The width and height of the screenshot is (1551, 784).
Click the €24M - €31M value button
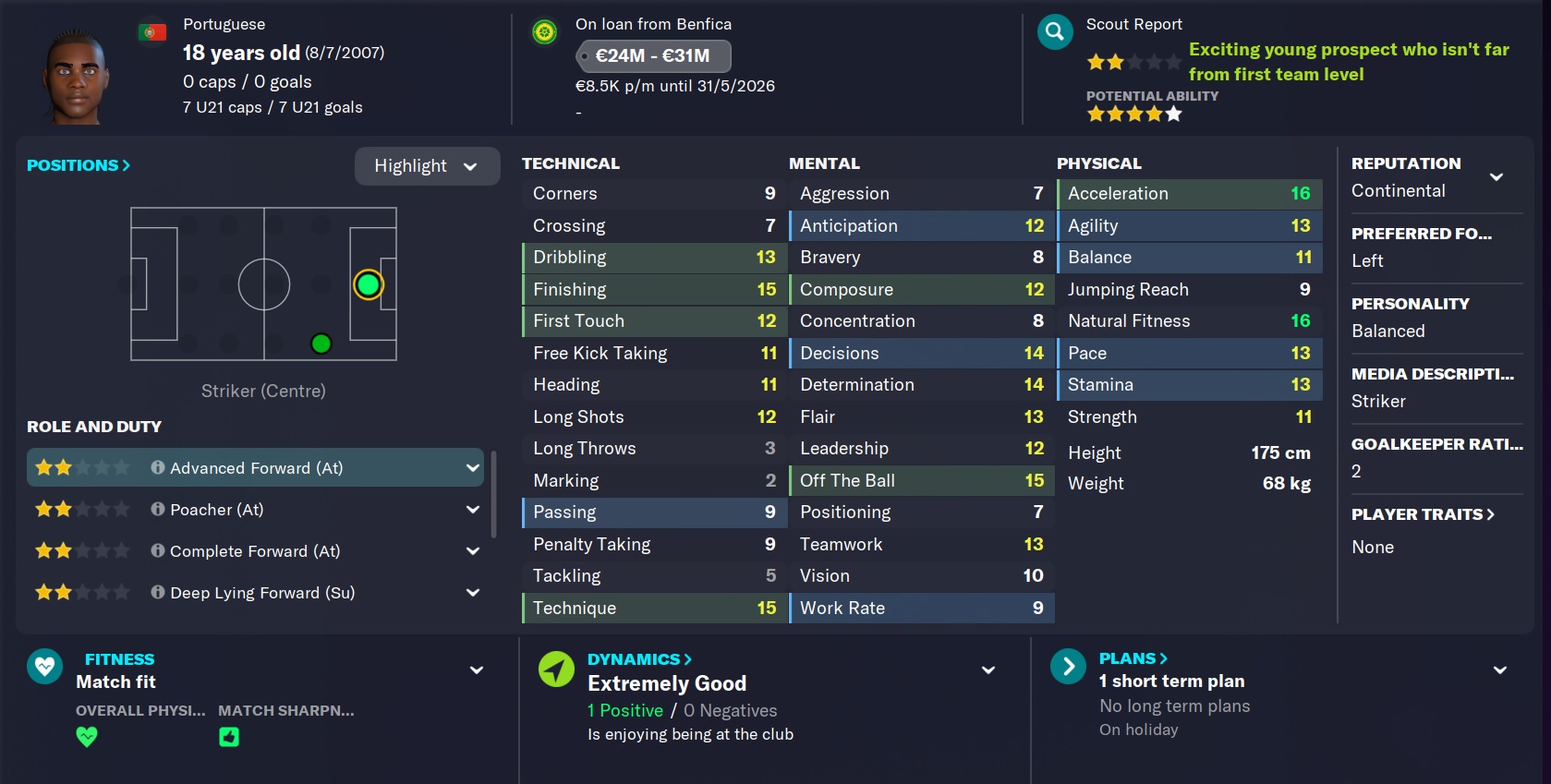(x=653, y=55)
